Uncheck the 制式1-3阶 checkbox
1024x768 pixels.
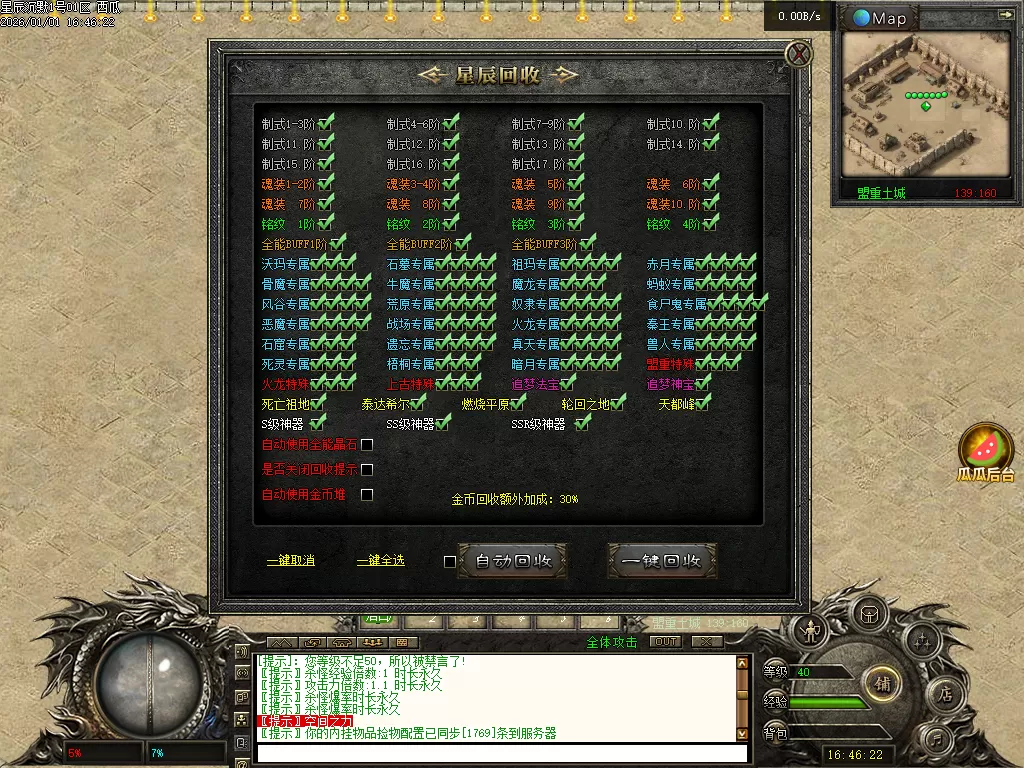(x=325, y=124)
